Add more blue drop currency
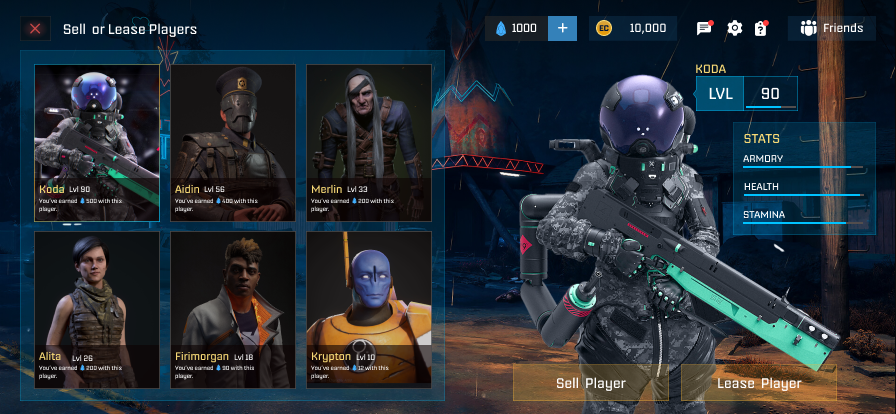Viewport: 896px width, 414px height. coord(562,28)
